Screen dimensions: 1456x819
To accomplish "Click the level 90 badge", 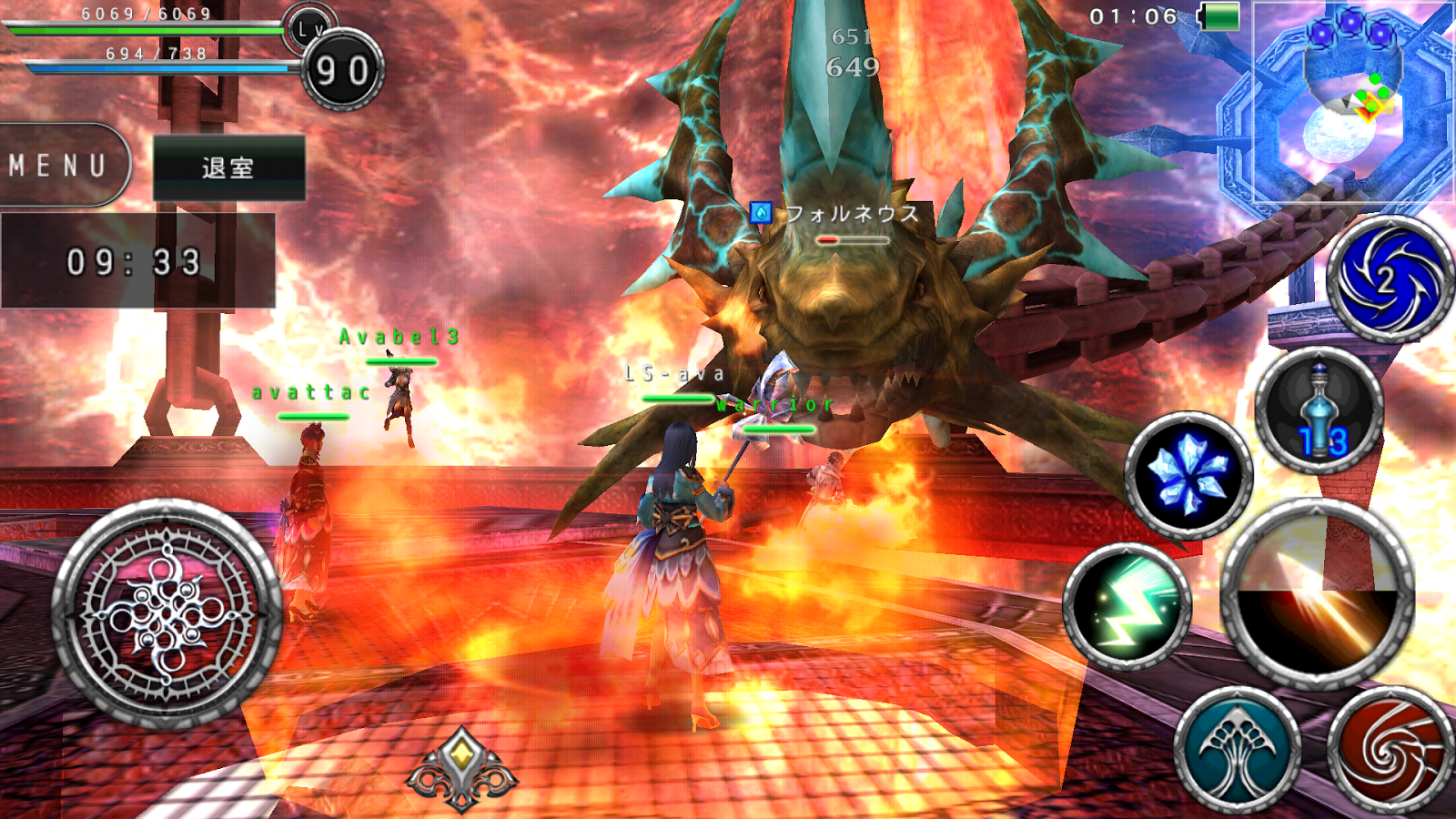I will click(342, 70).
